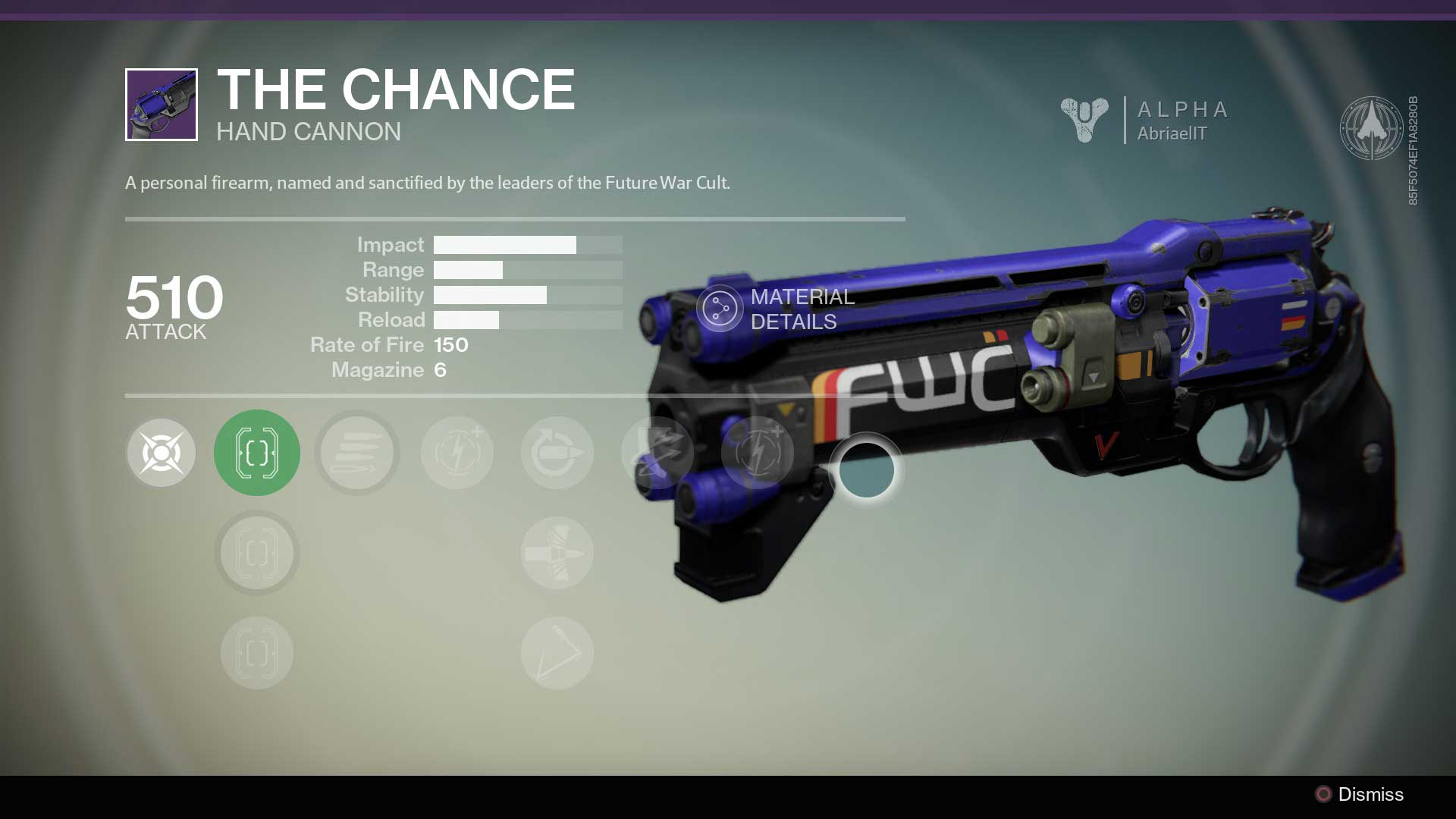Select the highlighted green magazine perk

256,452
